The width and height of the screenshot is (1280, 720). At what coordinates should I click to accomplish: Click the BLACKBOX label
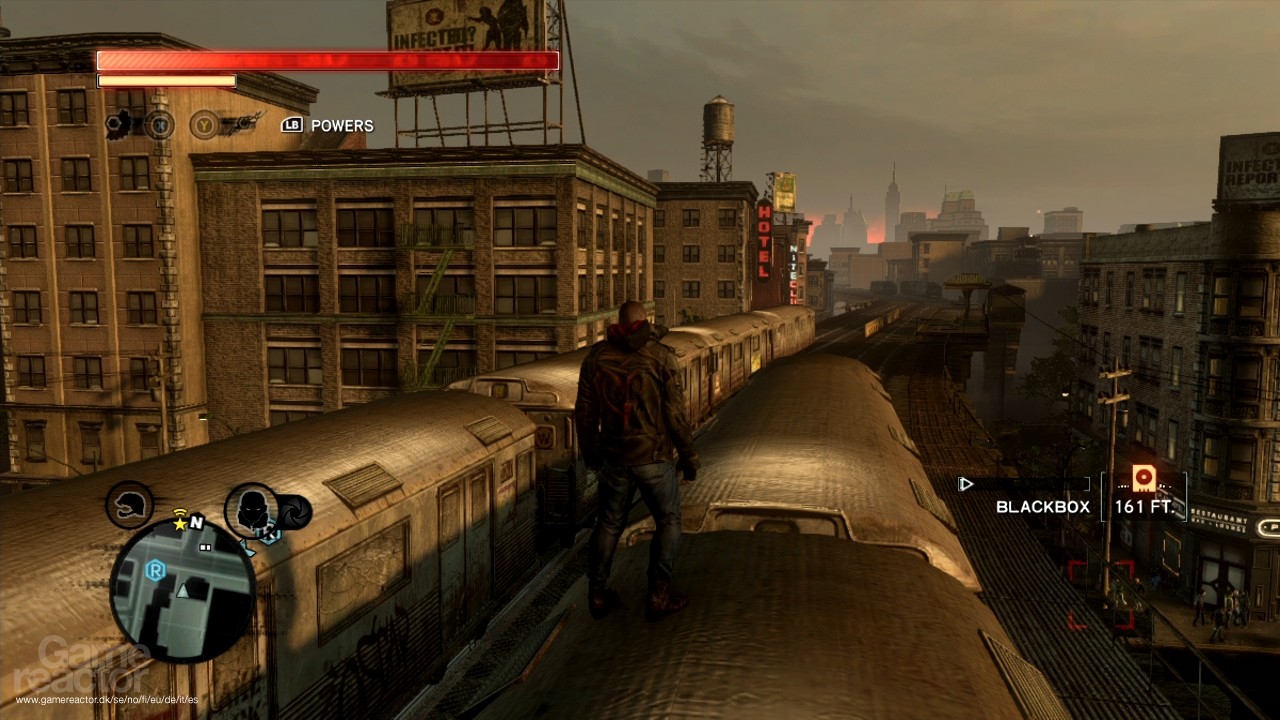click(1041, 508)
